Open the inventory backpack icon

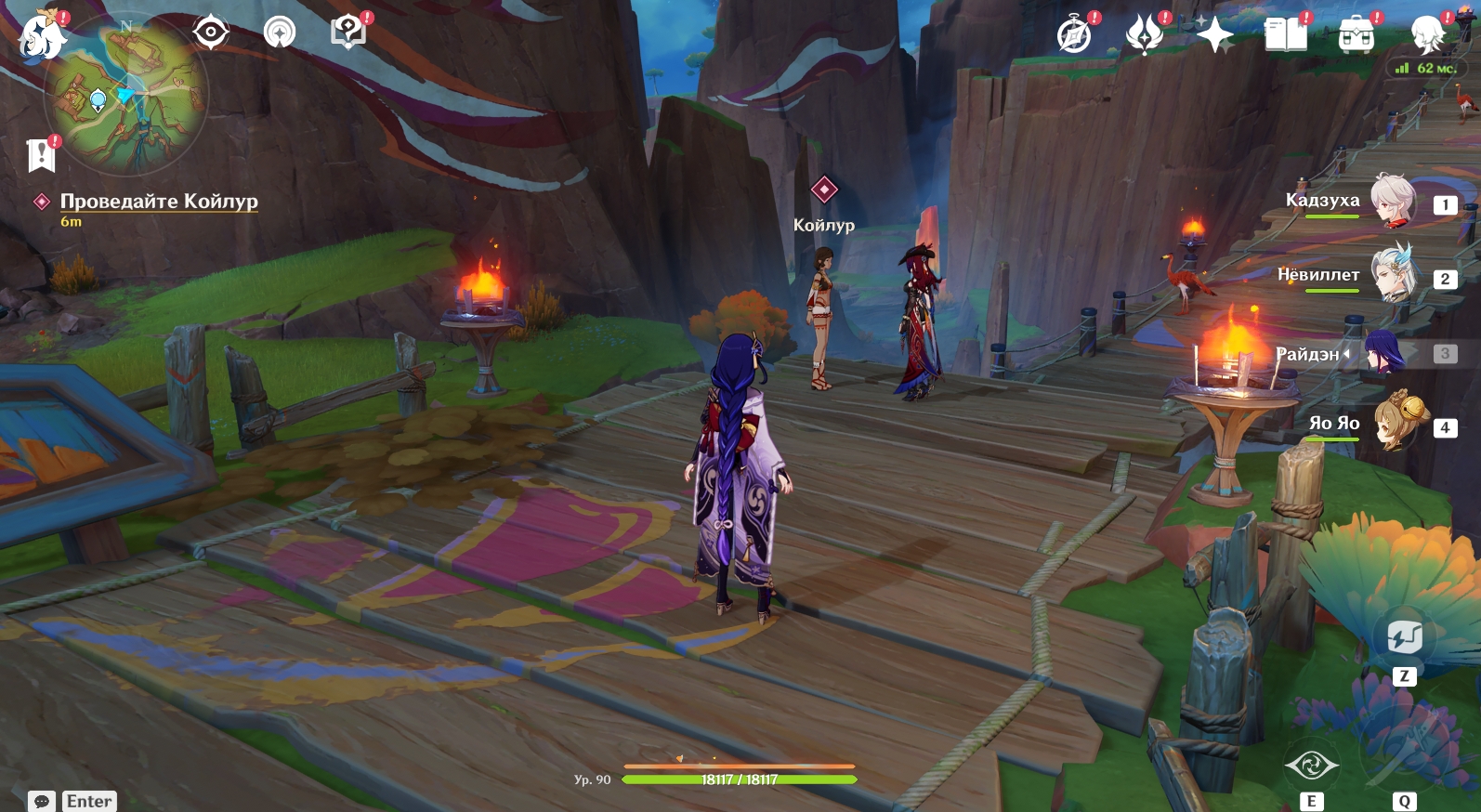pyautogui.click(x=1356, y=35)
